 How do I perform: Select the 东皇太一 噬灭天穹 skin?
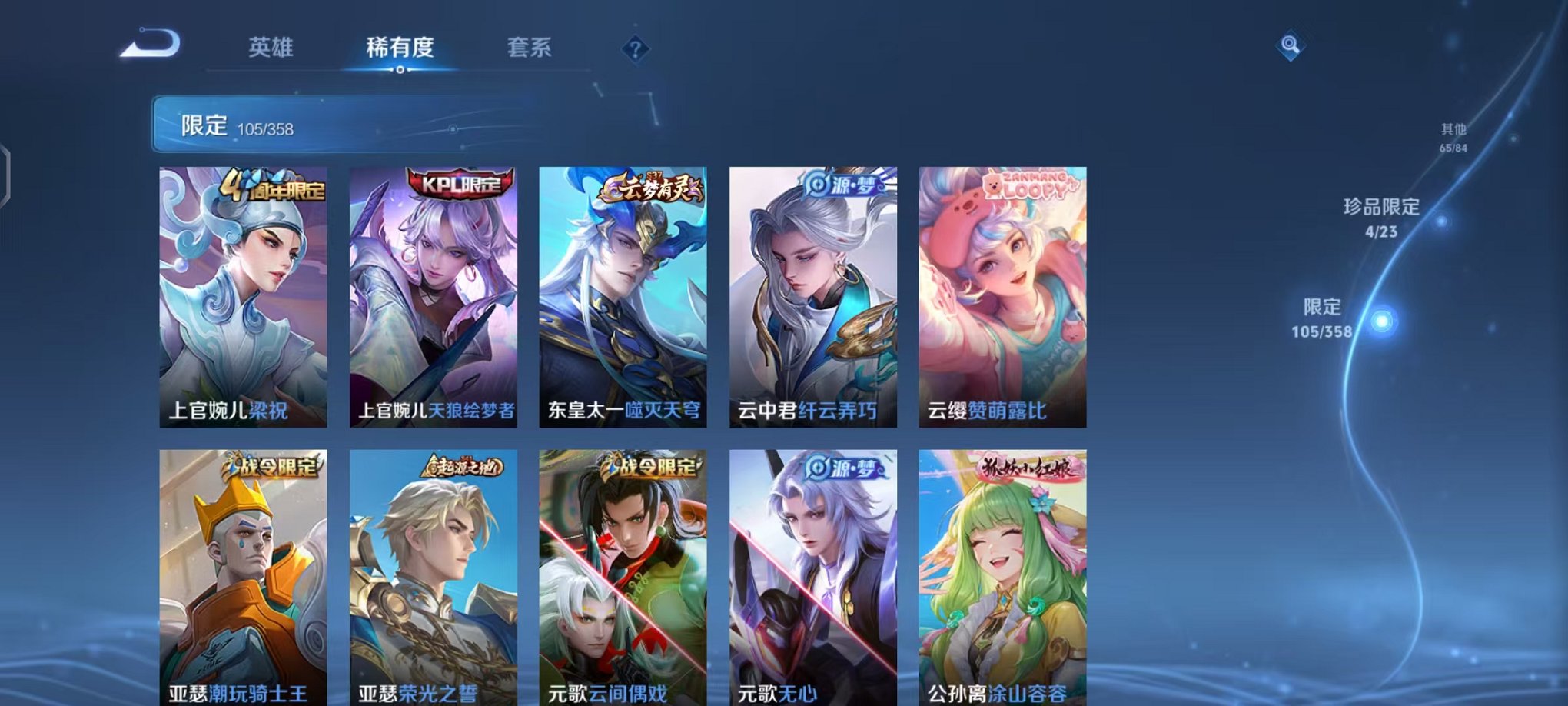pyautogui.click(x=621, y=296)
